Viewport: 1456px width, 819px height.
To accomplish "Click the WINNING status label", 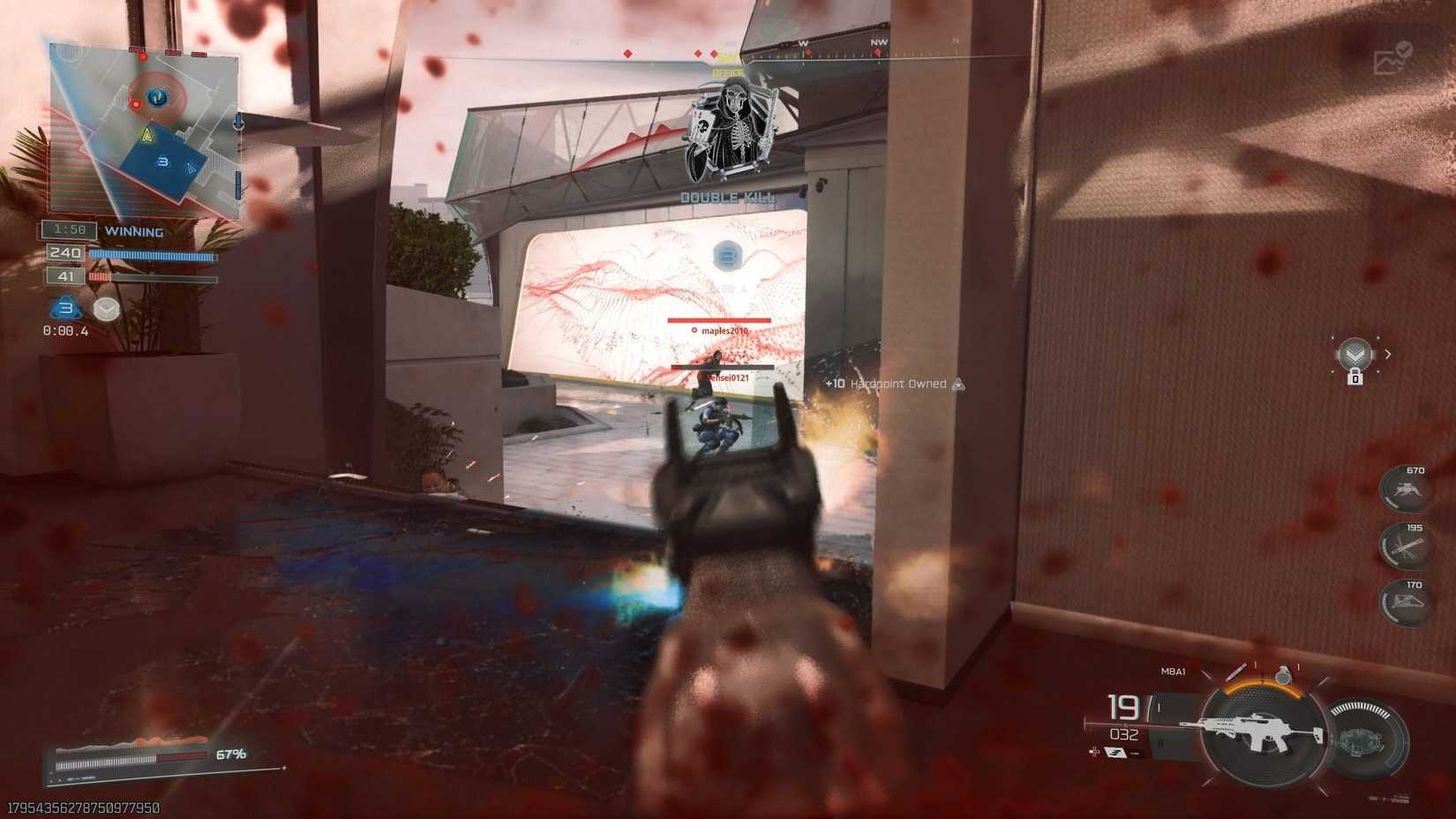I will 135,230.
